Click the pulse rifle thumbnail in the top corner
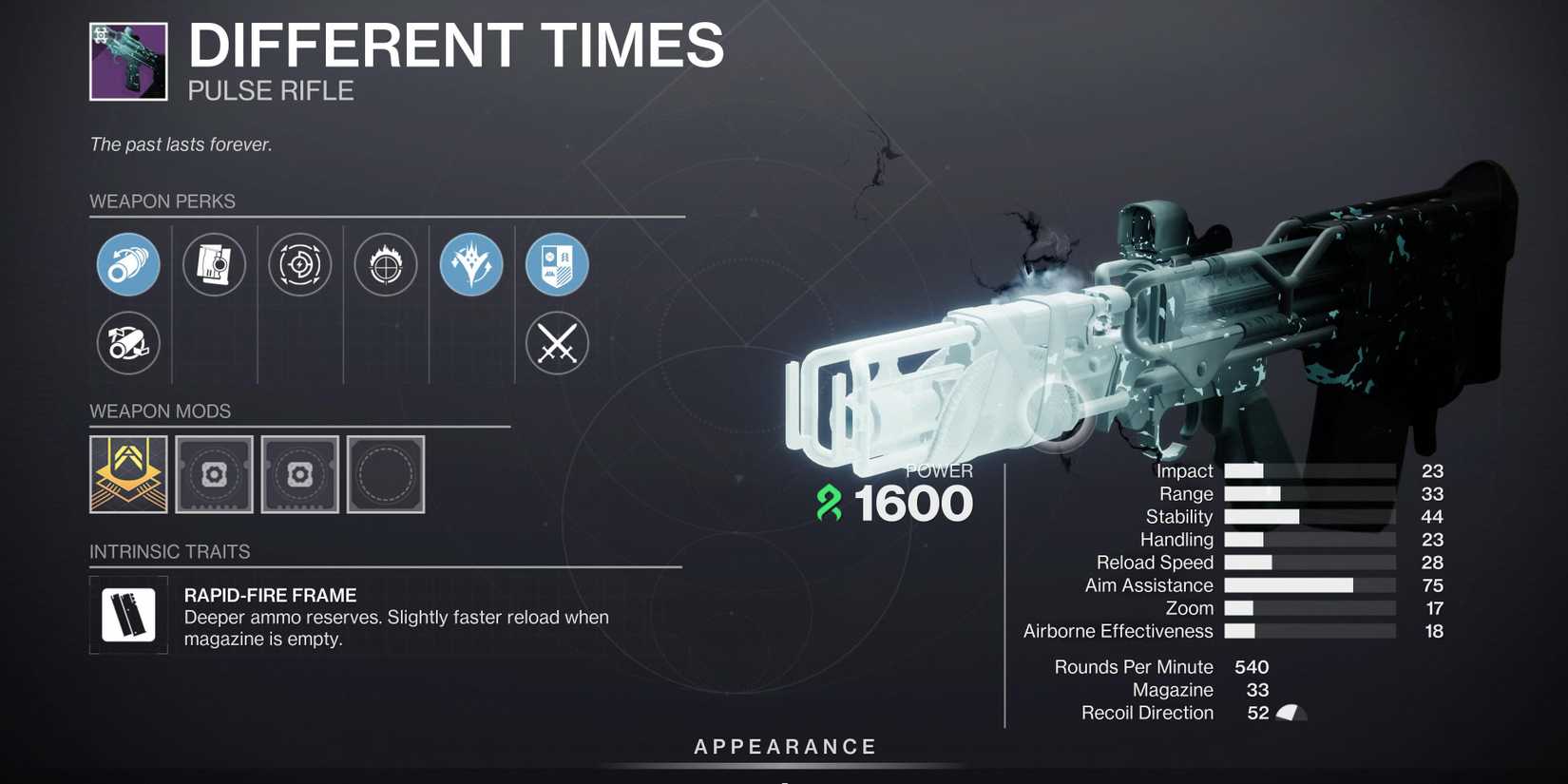 coord(127,61)
